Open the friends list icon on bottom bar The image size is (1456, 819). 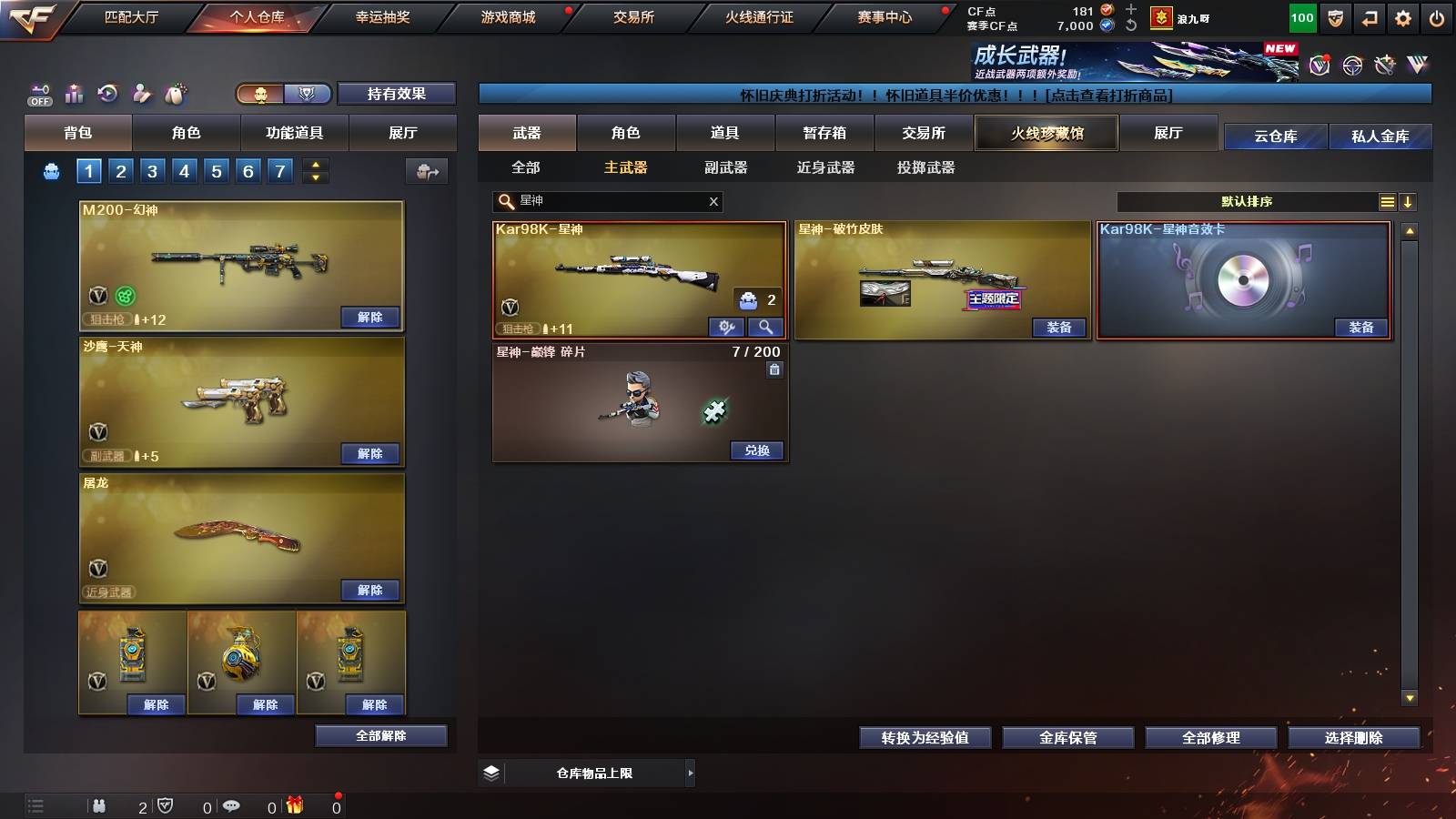coord(98,804)
